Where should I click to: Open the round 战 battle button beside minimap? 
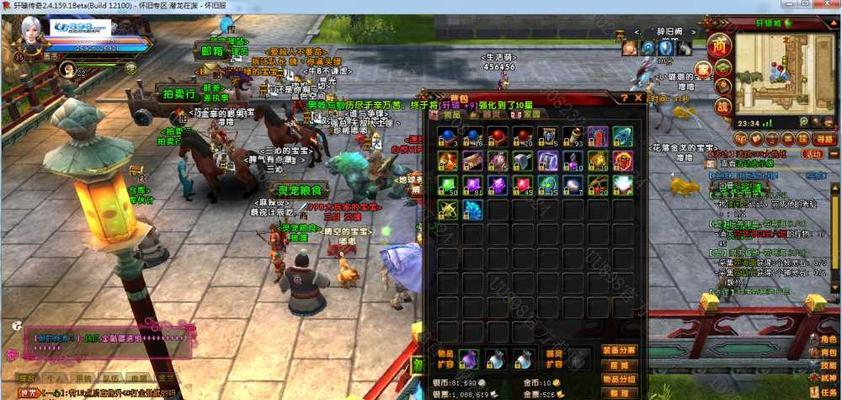pyautogui.click(x=721, y=107)
